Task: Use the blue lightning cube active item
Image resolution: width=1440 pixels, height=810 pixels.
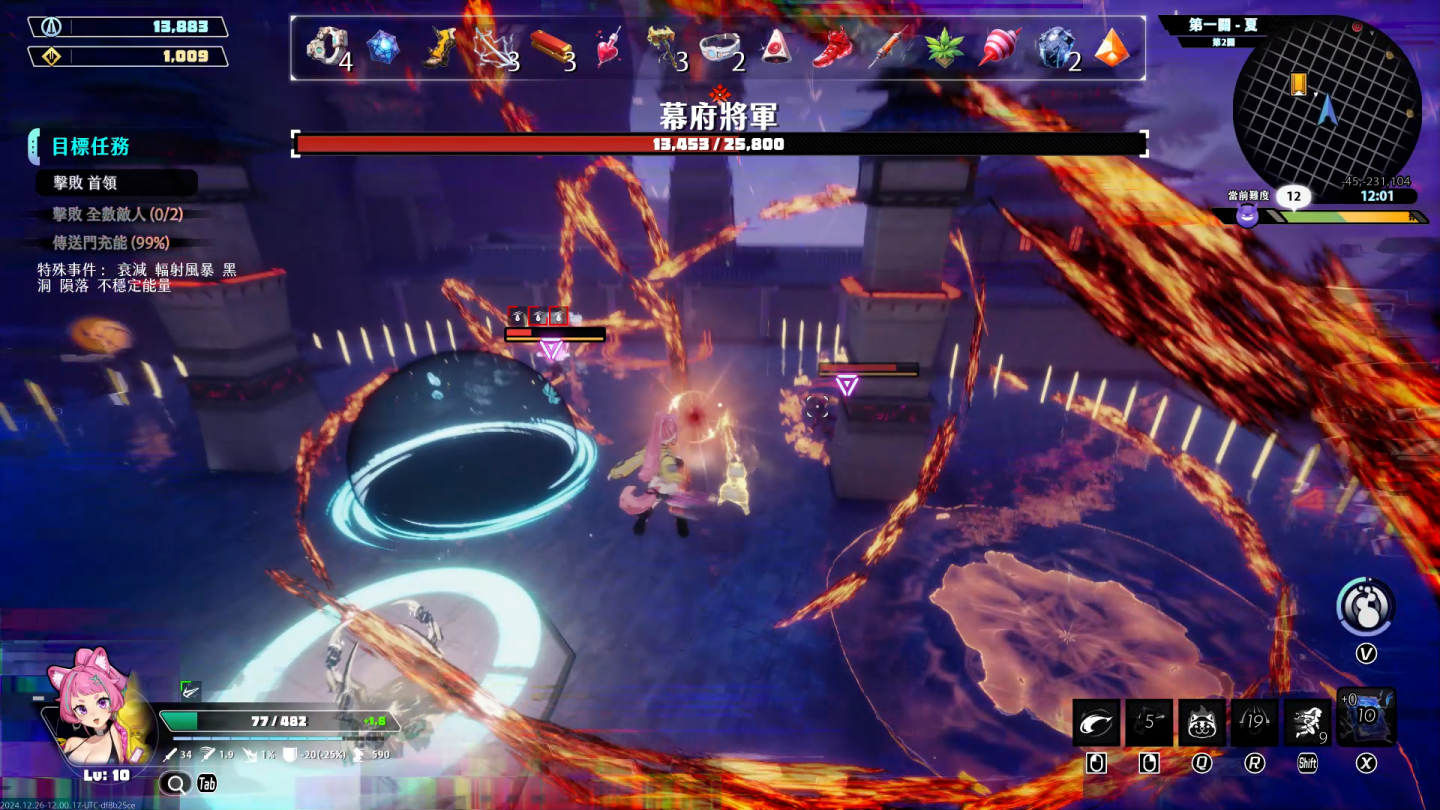Action: [x=1365, y=717]
